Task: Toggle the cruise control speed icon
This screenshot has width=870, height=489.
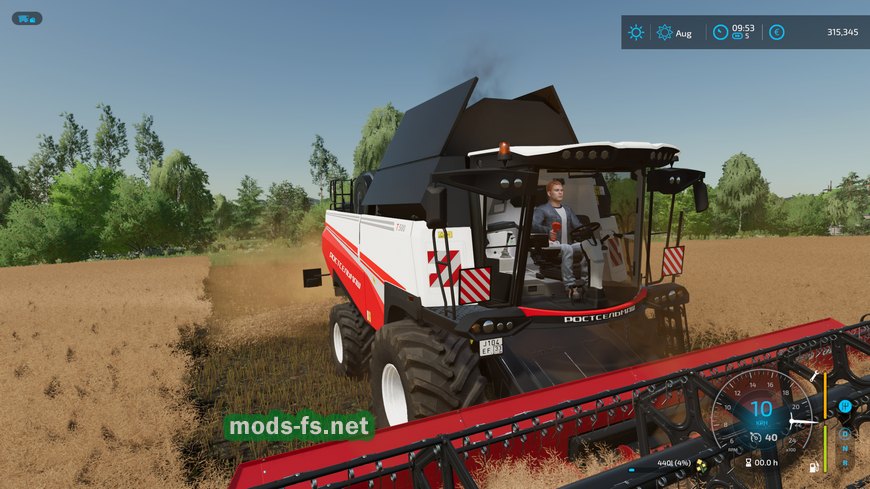Action: tap(756, 437)
